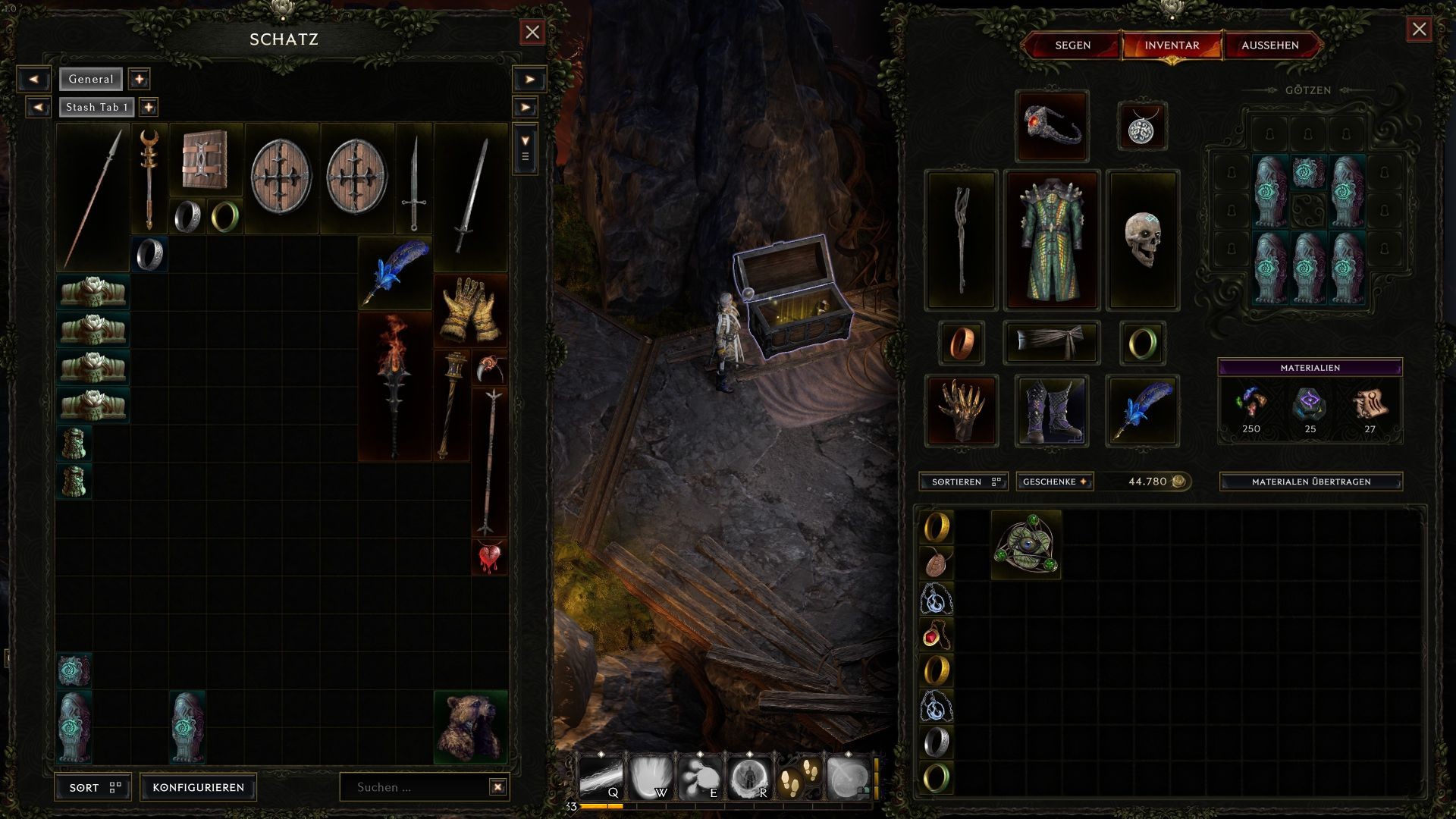
Task: Close the inventory panel
Action: pyautogui.click(x=1419, y=30)
